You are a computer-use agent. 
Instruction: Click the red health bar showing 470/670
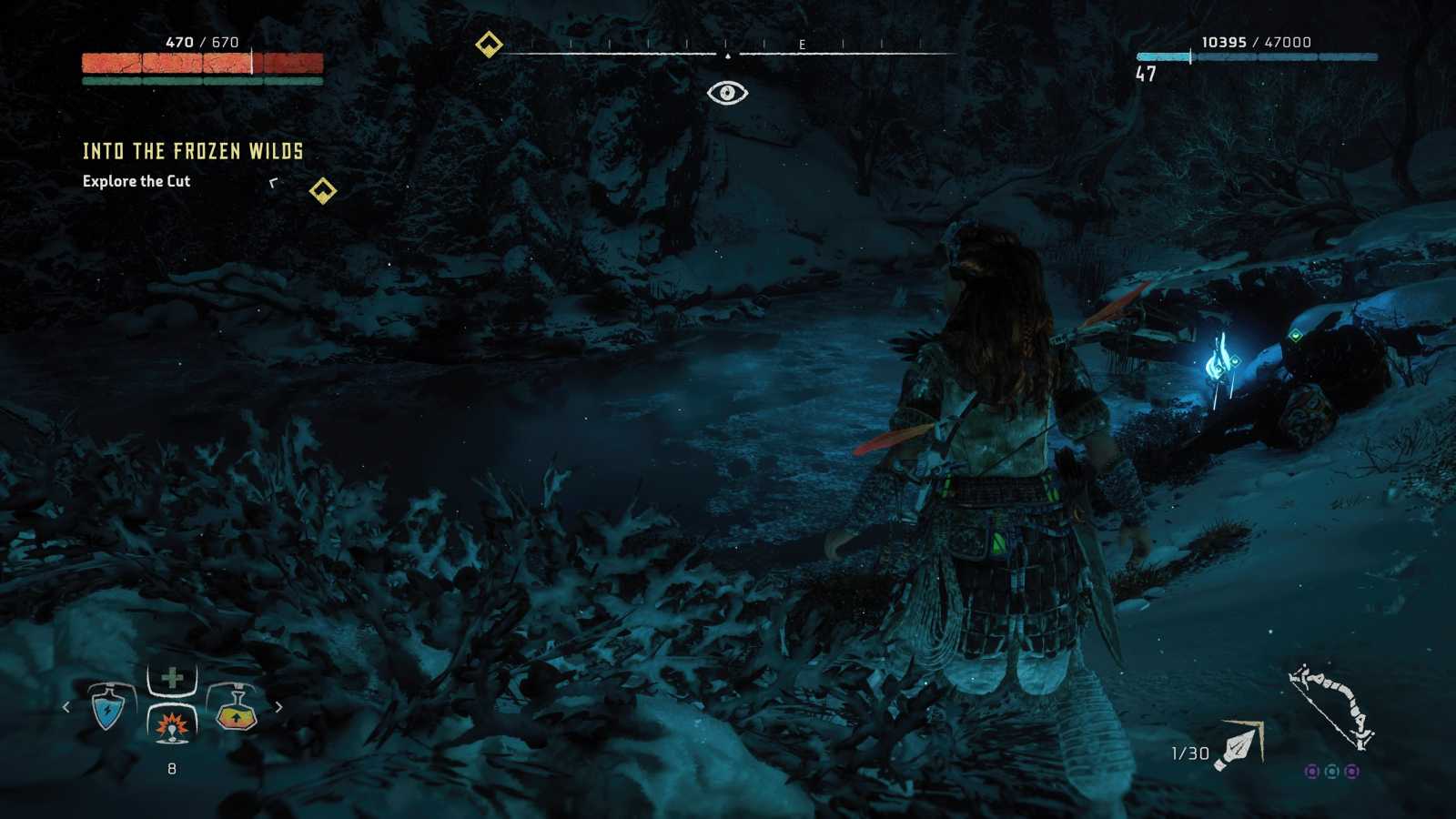[200, 64]
